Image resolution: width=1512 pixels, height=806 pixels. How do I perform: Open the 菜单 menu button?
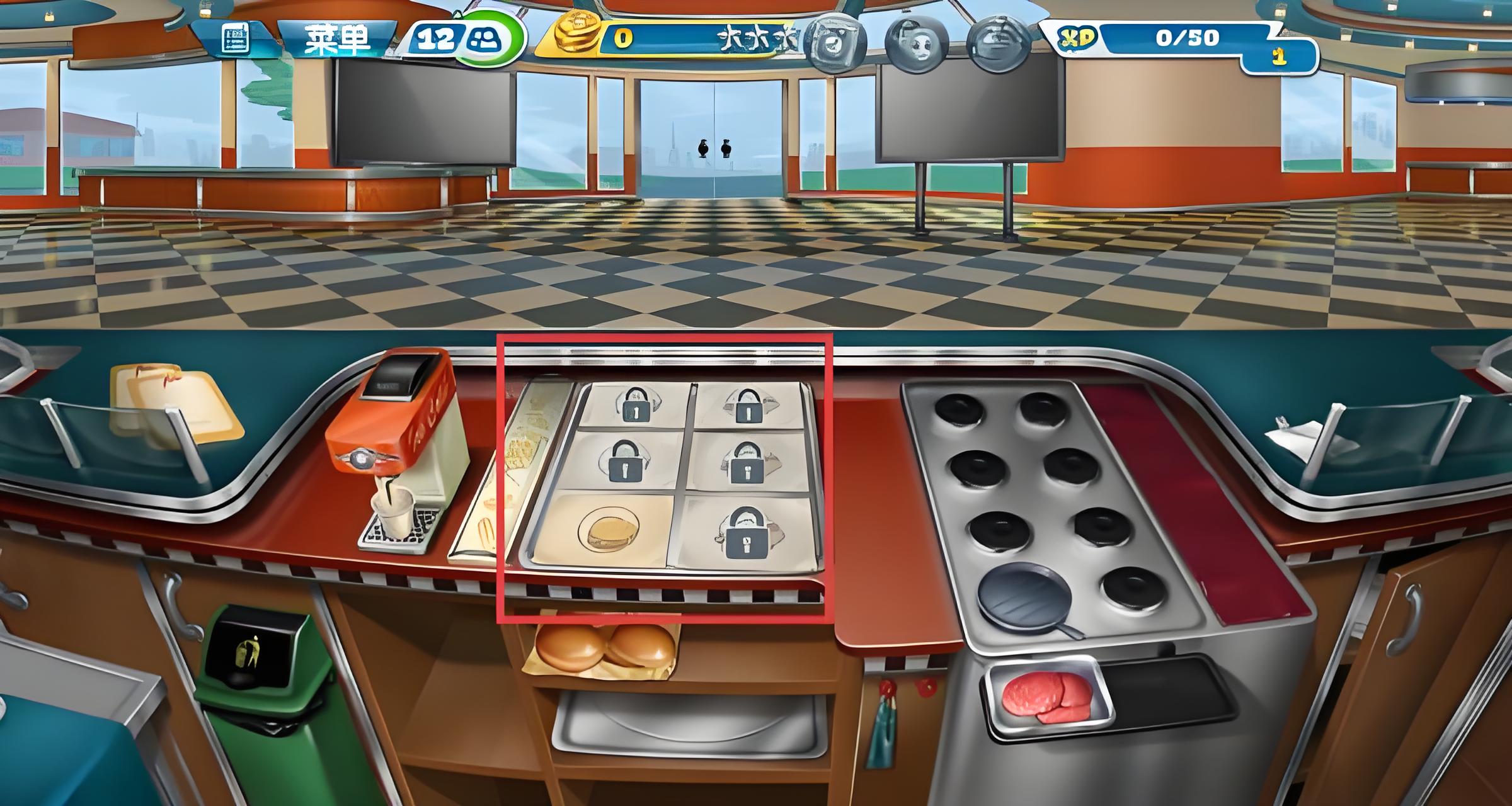337,40
